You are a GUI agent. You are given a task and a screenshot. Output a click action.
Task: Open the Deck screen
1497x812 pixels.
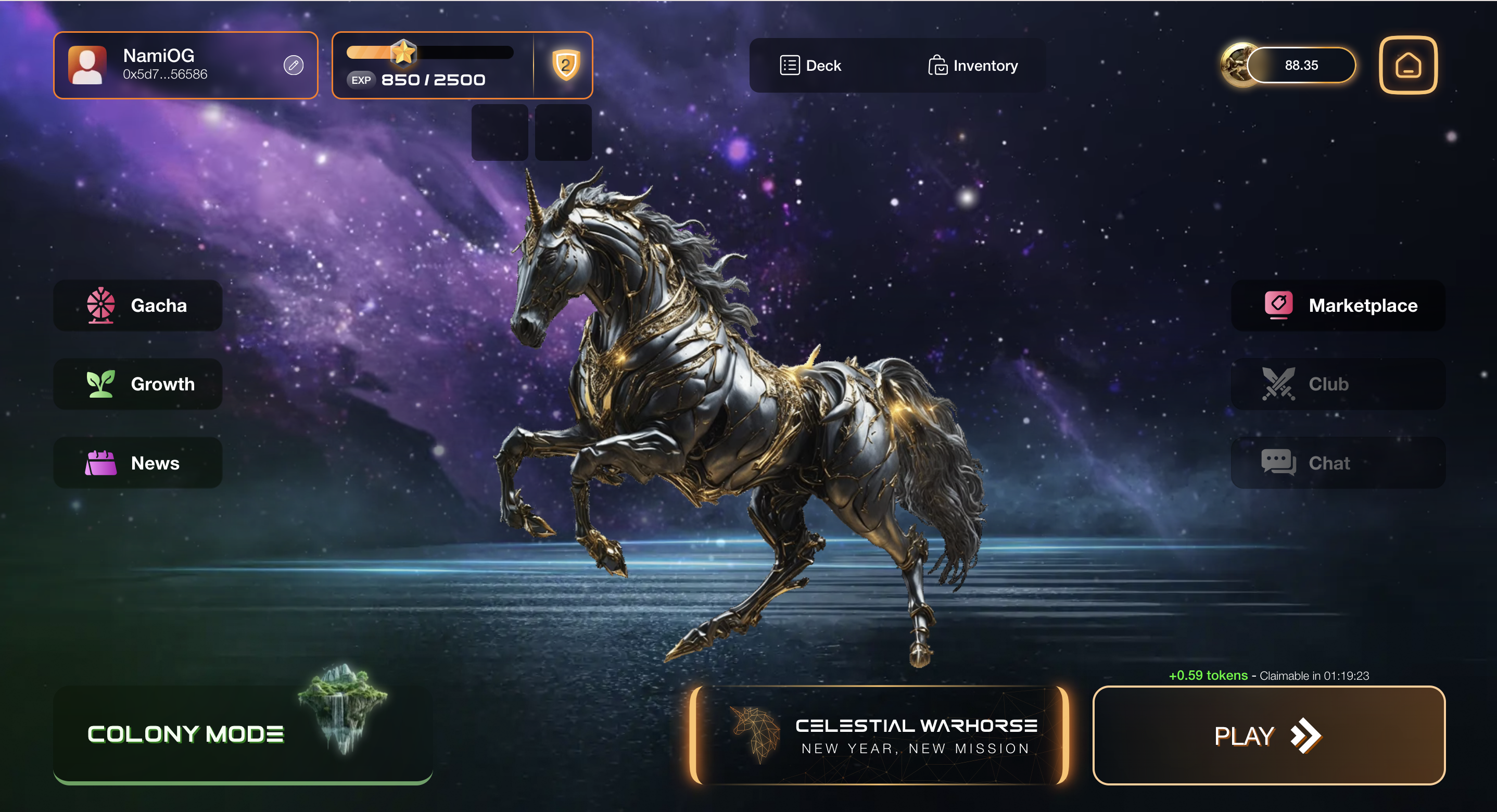point(810,66)
